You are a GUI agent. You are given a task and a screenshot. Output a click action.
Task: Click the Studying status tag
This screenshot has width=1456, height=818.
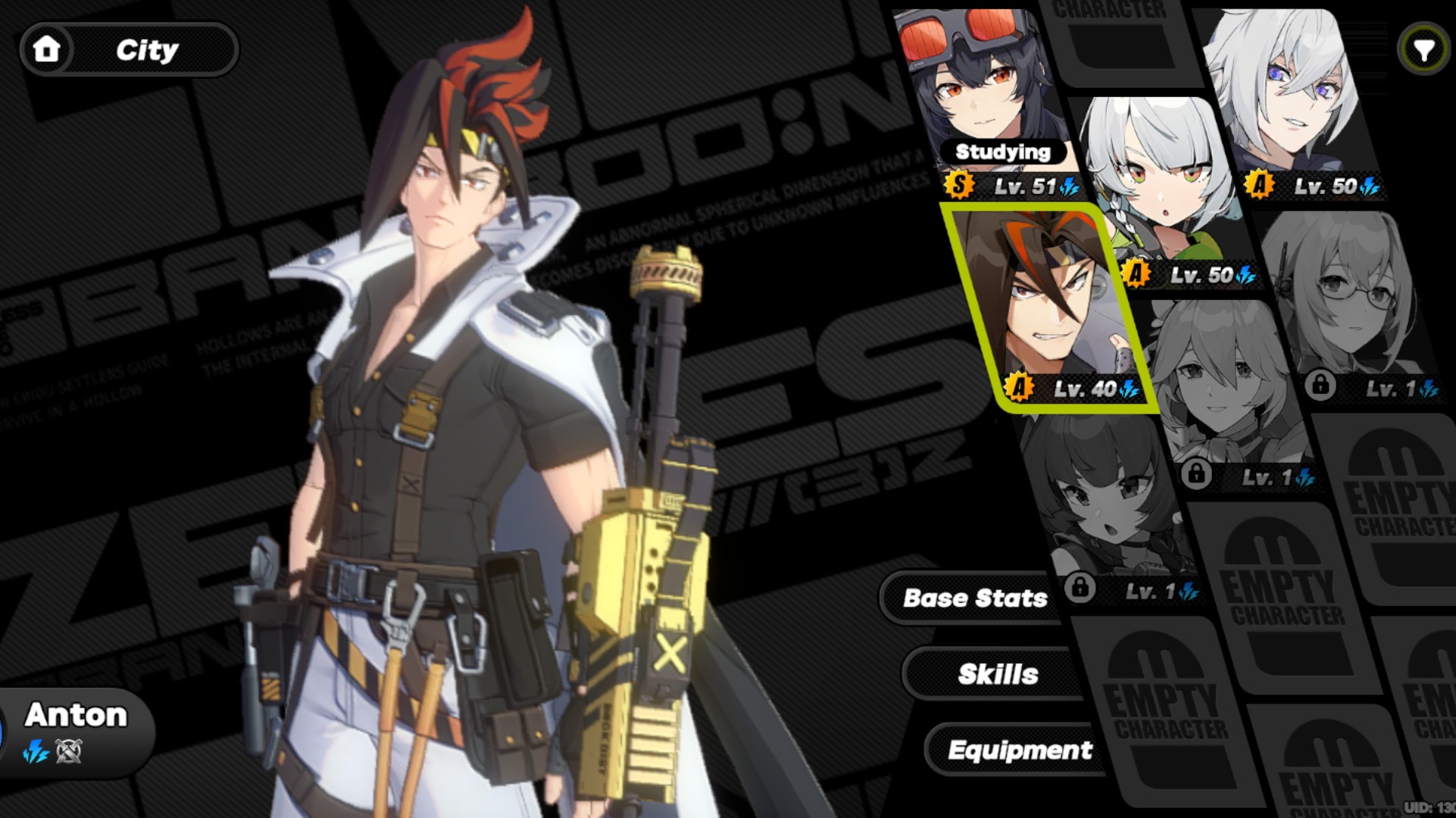tap(1003, 153)
